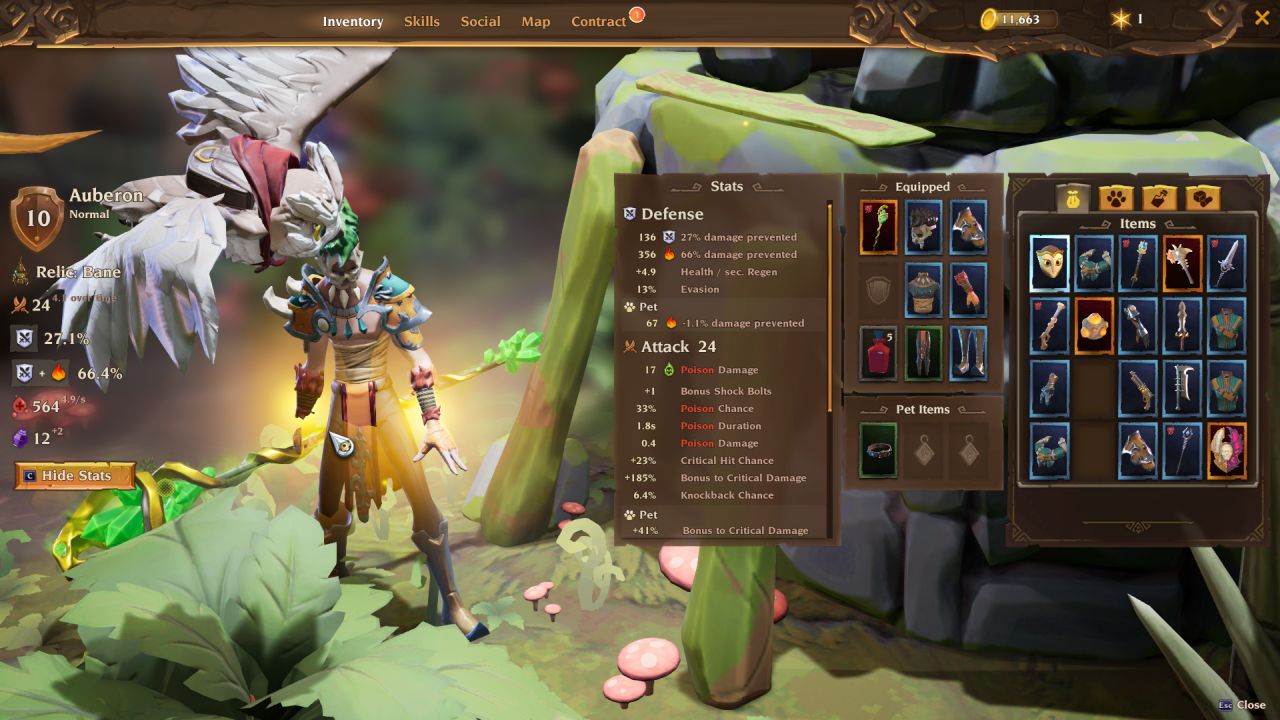This screenshot has width=1280, height=720.
Task: Select the equipped green poison staff
Action: point(879,227)
